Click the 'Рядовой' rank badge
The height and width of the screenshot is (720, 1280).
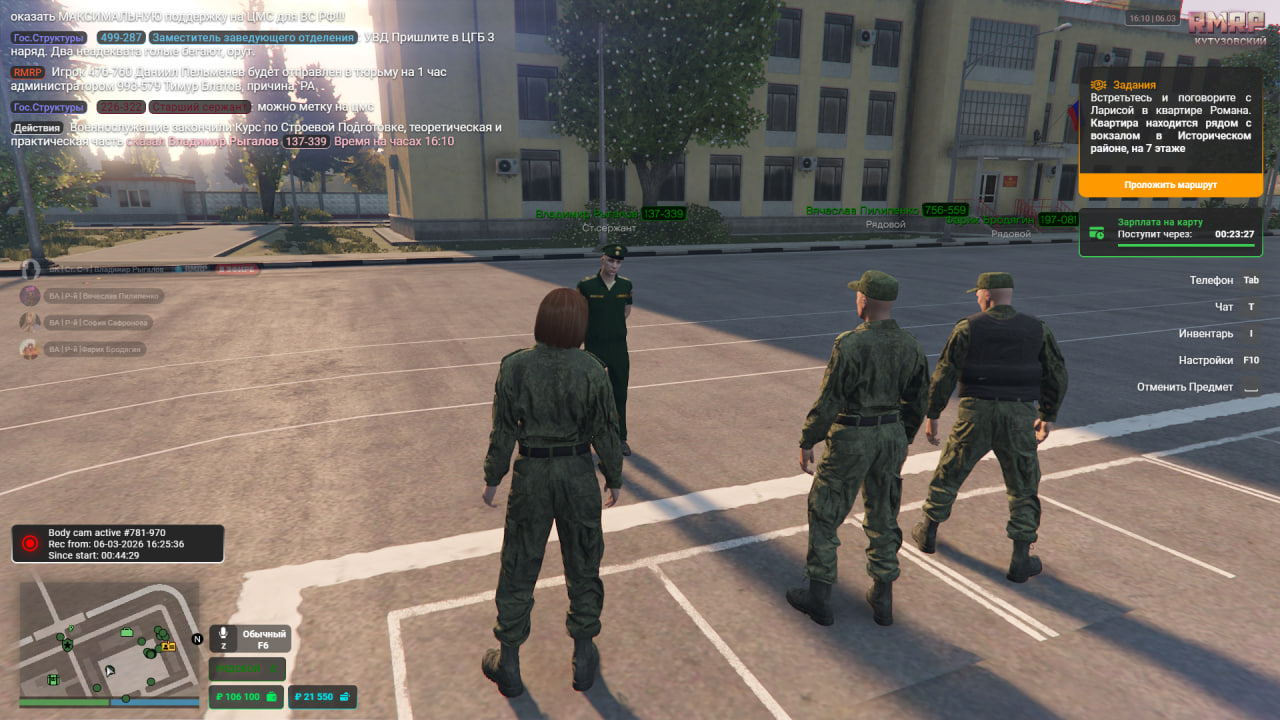tap(247, 669)
